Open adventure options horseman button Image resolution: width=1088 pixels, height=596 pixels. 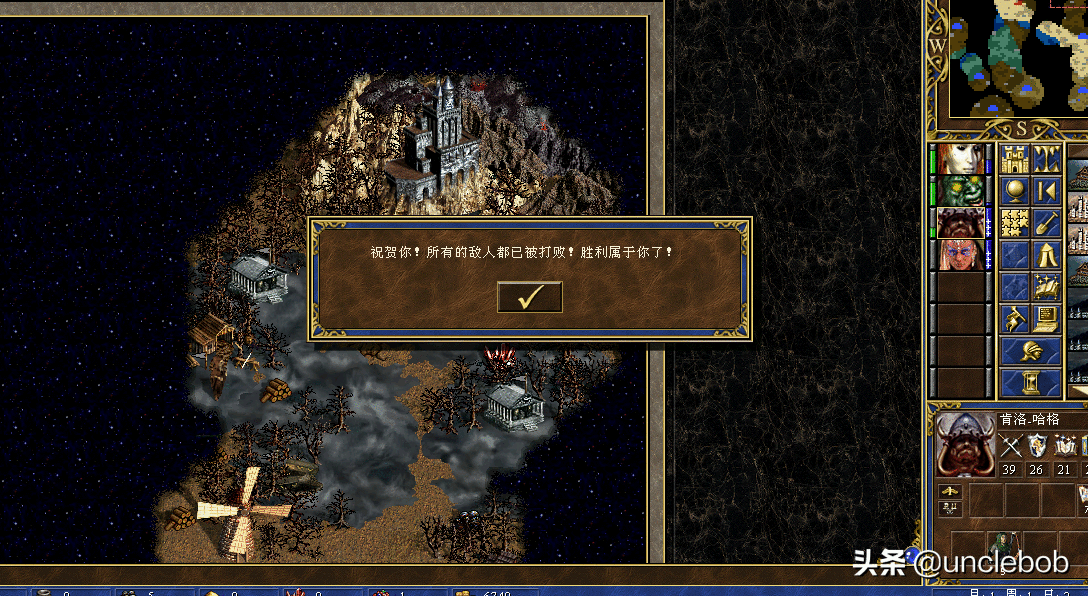click(1015, 319)
